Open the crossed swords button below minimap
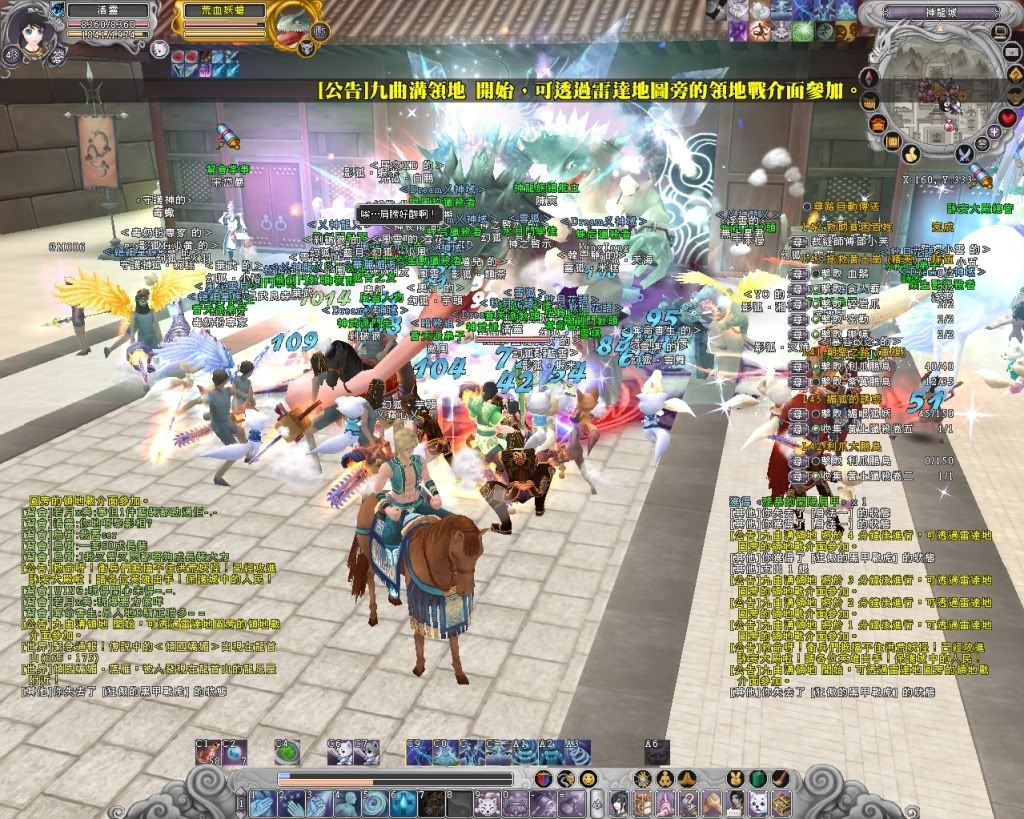This screenshot has width=1024, height=819. (965, 154)
